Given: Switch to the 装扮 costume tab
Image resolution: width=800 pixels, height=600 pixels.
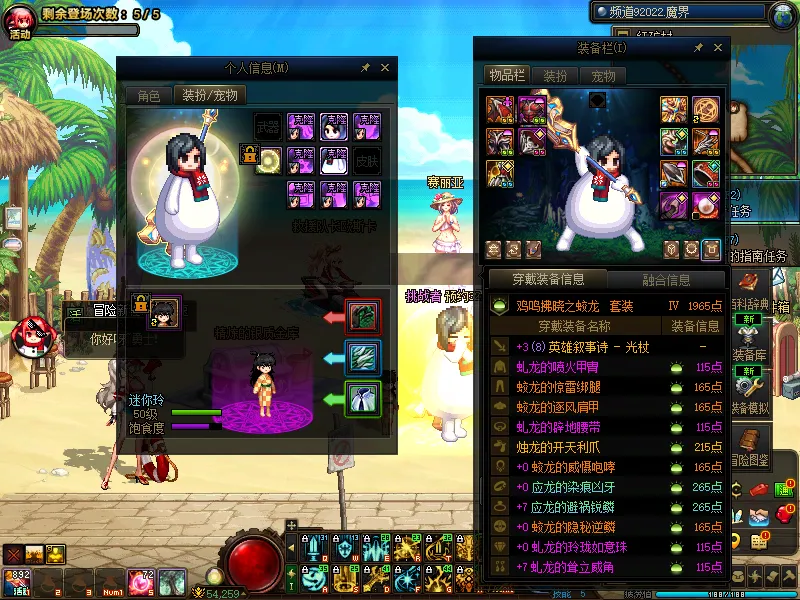Looking at the screenshot, I should coord(555,76).
